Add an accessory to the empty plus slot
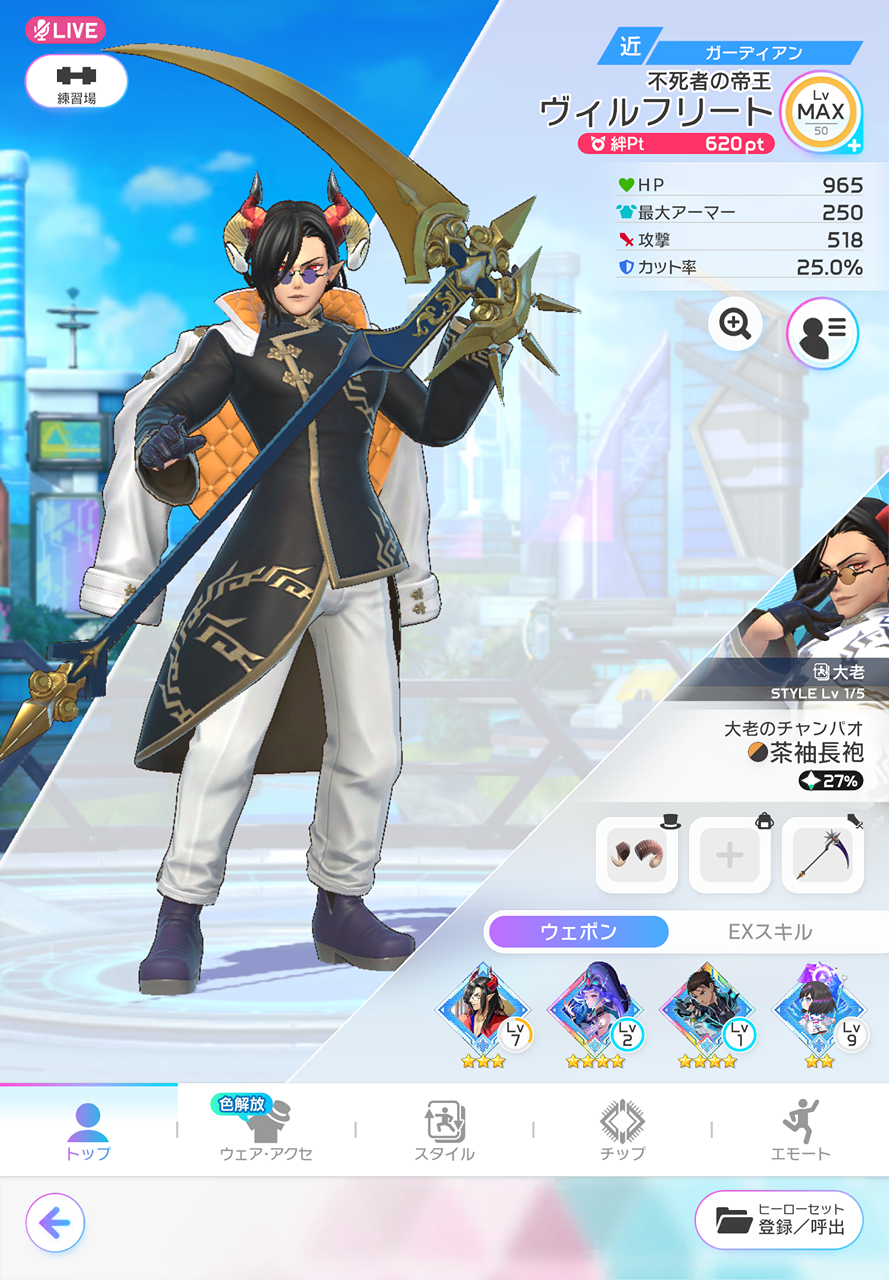The image size is (889, 1280). click(x=729, y=855)
